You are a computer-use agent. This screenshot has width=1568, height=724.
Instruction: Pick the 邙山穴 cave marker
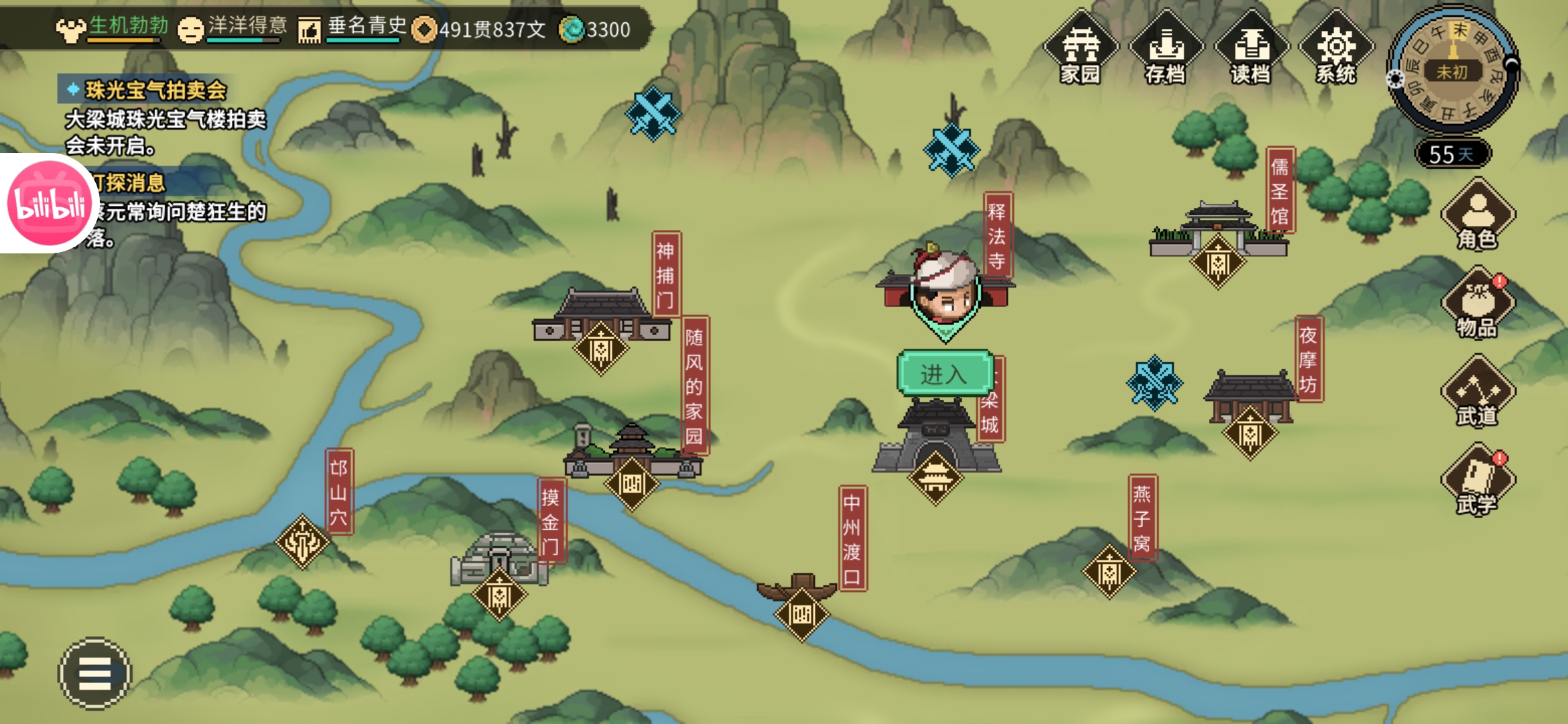[302, 542]
